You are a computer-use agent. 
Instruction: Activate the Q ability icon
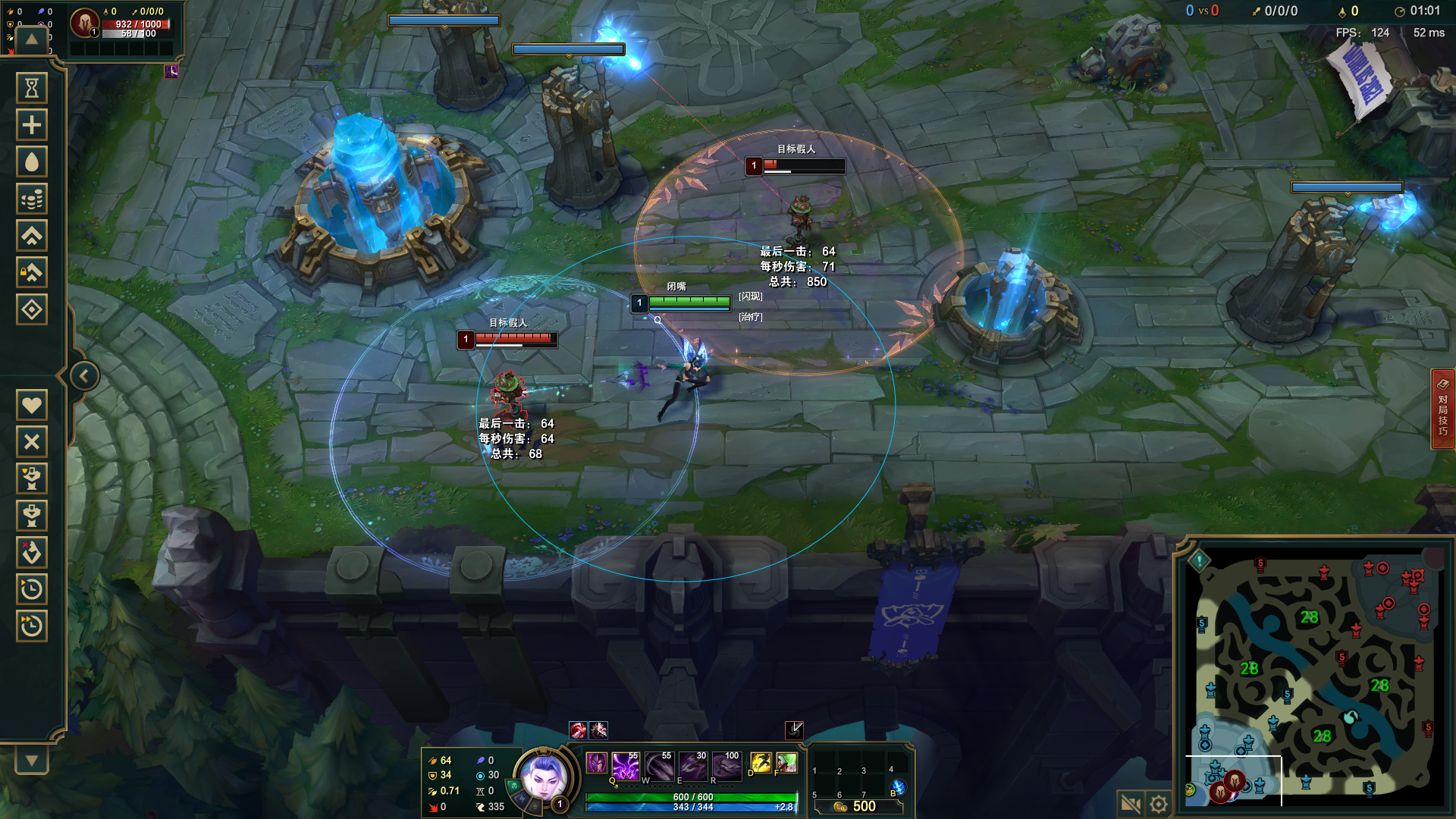click(x=626, y=766)
